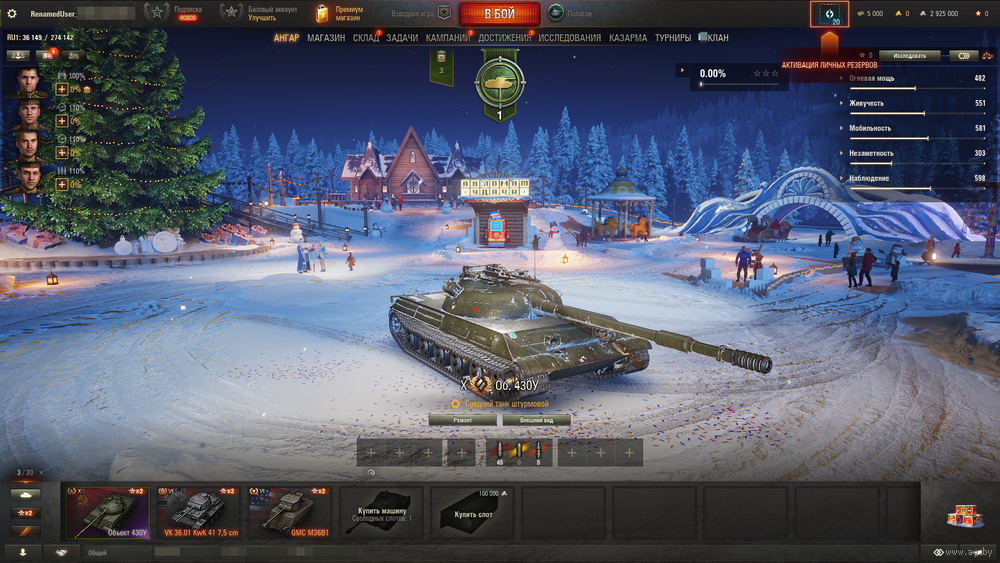Activate personal reserves icon
The image size is (1000, 563).
point(829,14)
